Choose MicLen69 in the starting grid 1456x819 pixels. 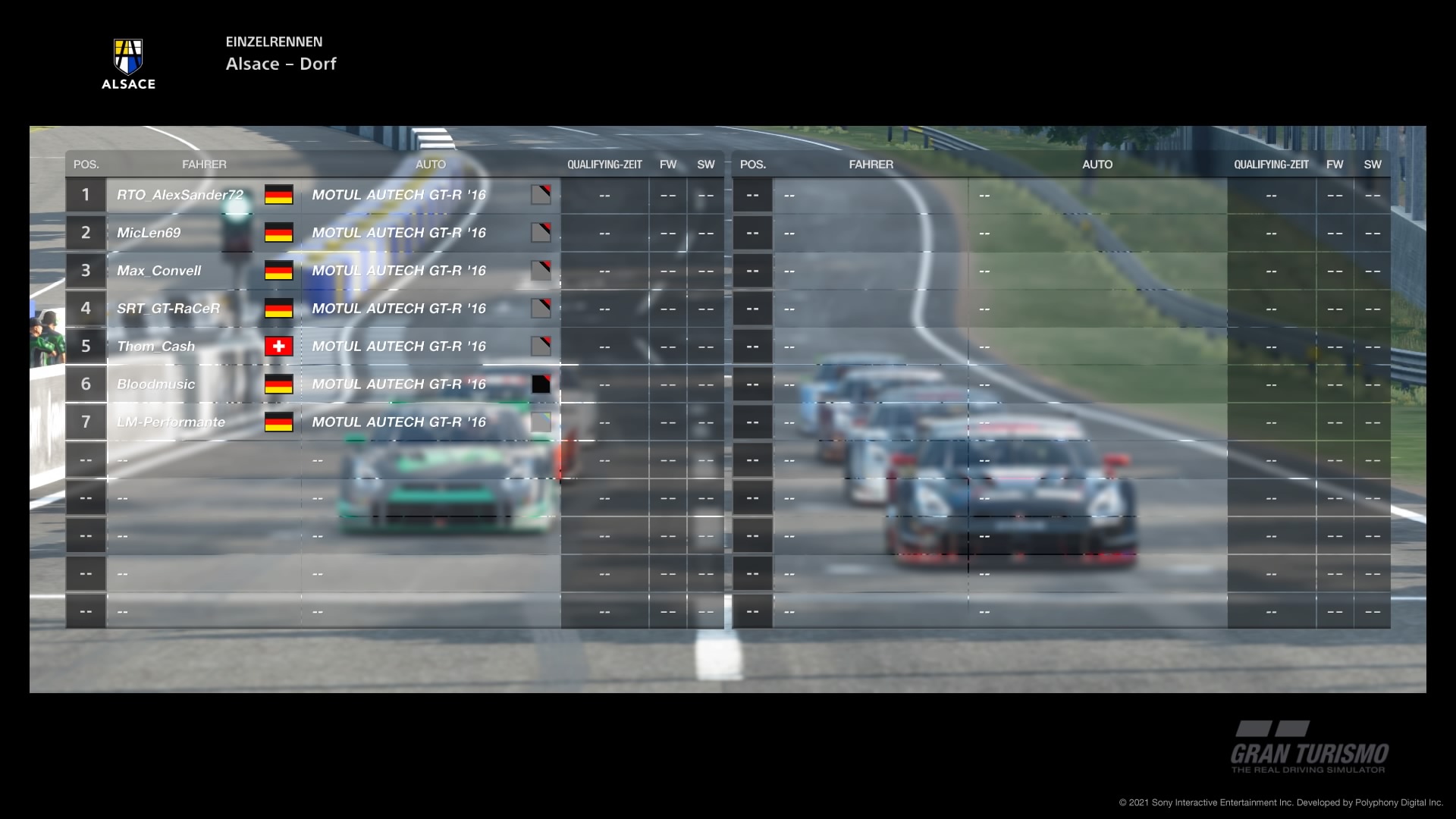pyautogui.click(x=149, y=233)
